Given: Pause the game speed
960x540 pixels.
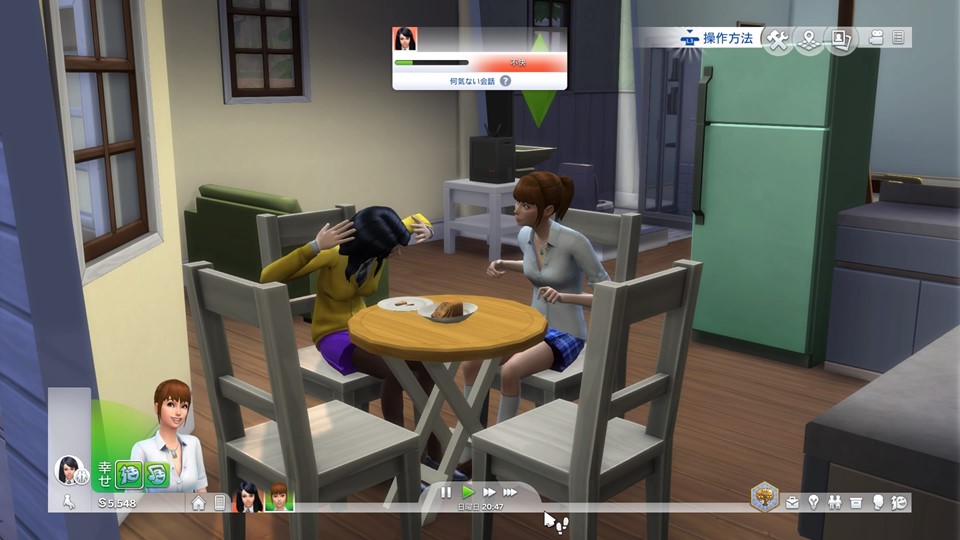Looking at the screenshot, I should [446, 492].
